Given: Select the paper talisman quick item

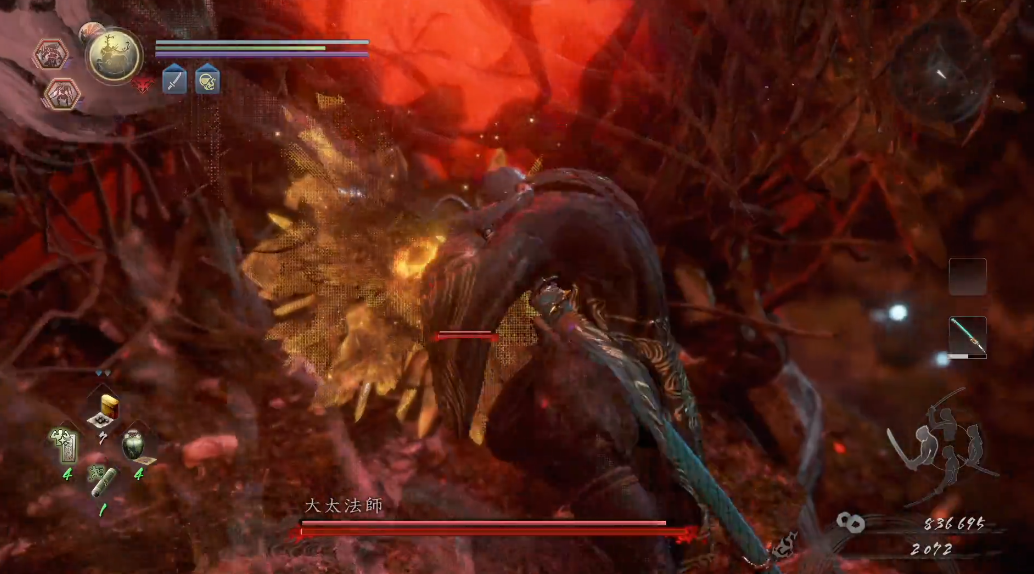Looking at the screenshot, I should [65, 443].
